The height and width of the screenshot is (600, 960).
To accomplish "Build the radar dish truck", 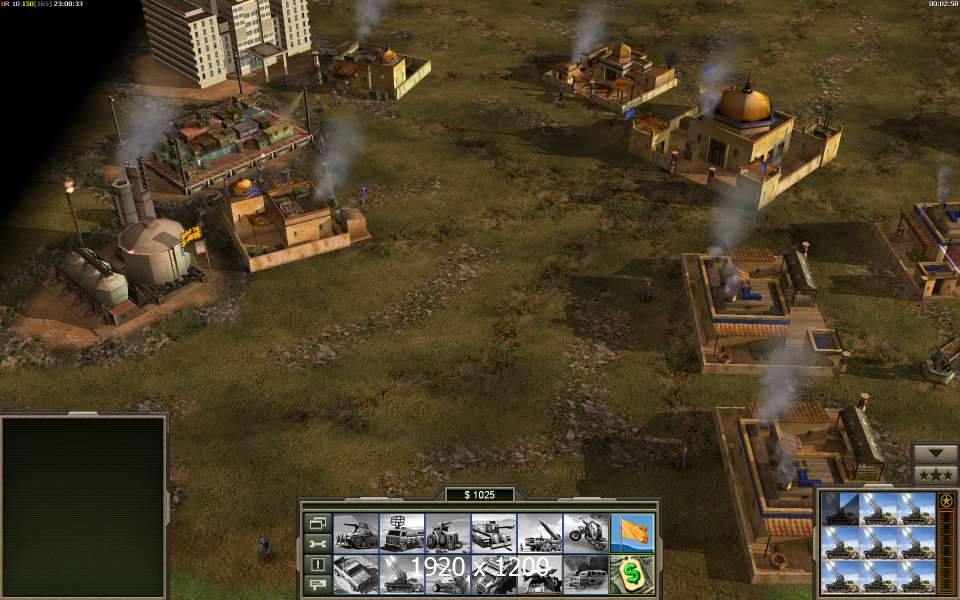I will [x=401, y=532].
